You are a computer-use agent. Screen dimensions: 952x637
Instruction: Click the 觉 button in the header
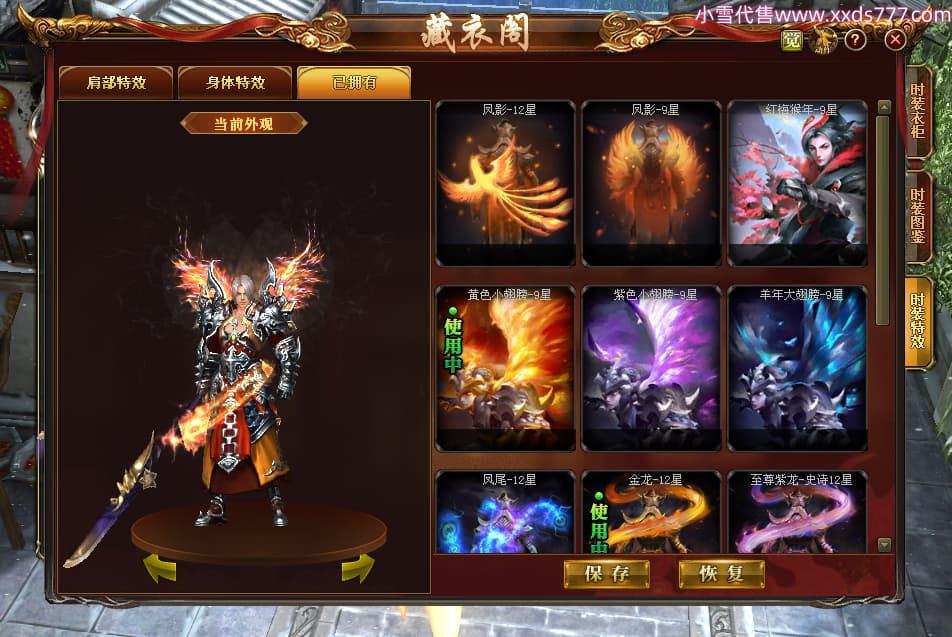792,40
